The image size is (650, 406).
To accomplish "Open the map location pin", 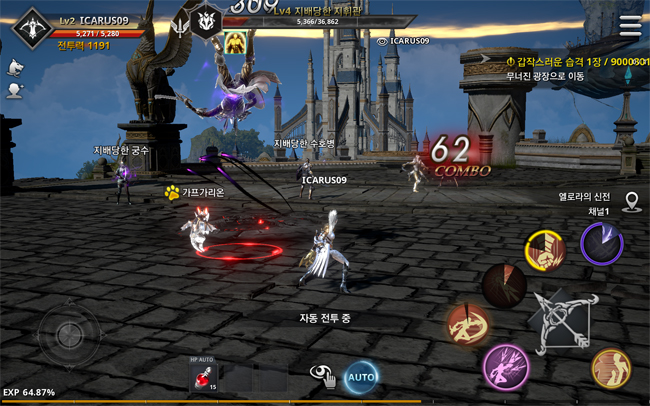I will tap(632, 203).
